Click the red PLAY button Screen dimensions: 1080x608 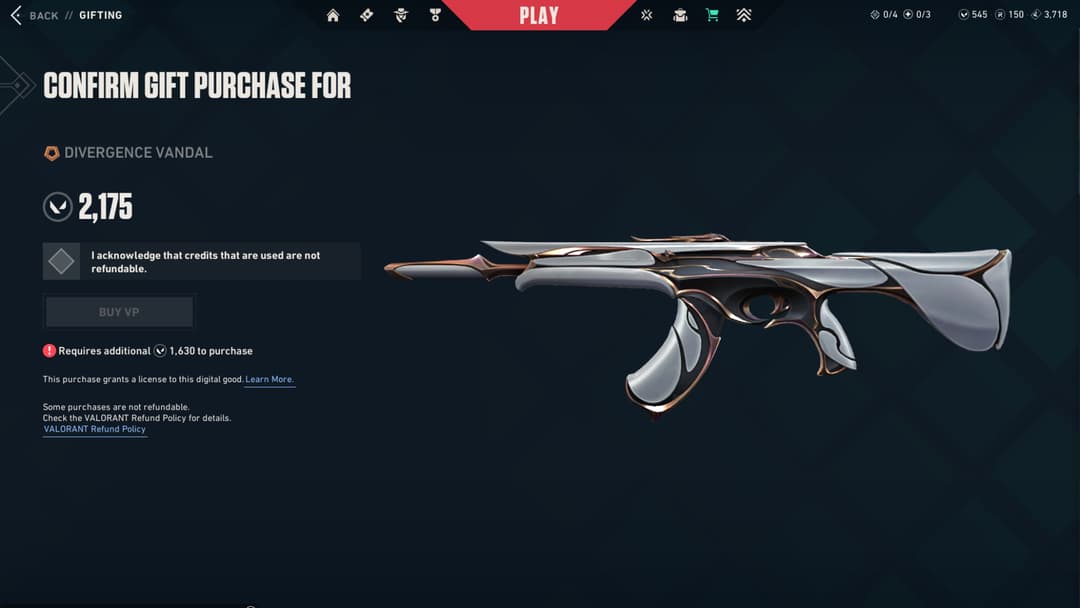(538, 15)
